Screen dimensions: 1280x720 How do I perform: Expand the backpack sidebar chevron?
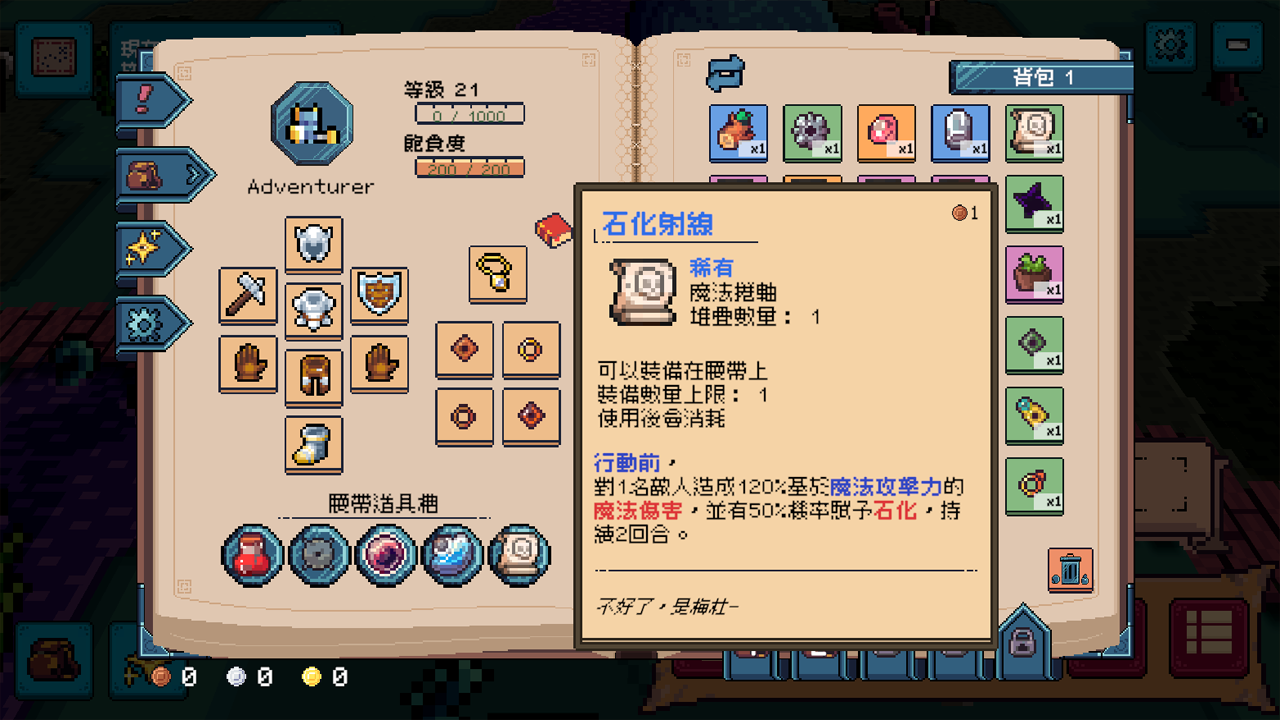pos(196,172)
